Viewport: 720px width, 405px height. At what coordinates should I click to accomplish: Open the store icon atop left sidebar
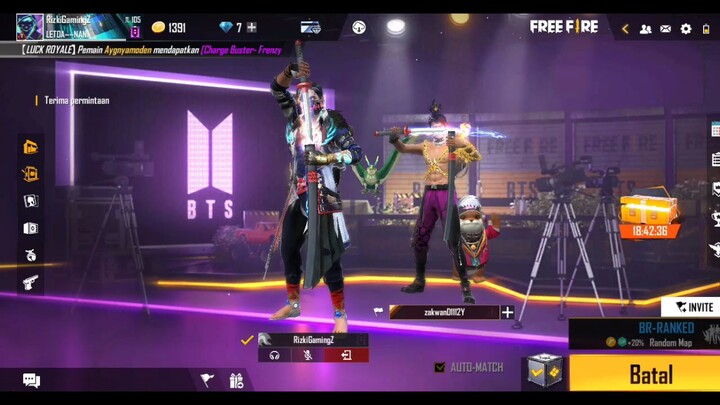tap(31, 147)
